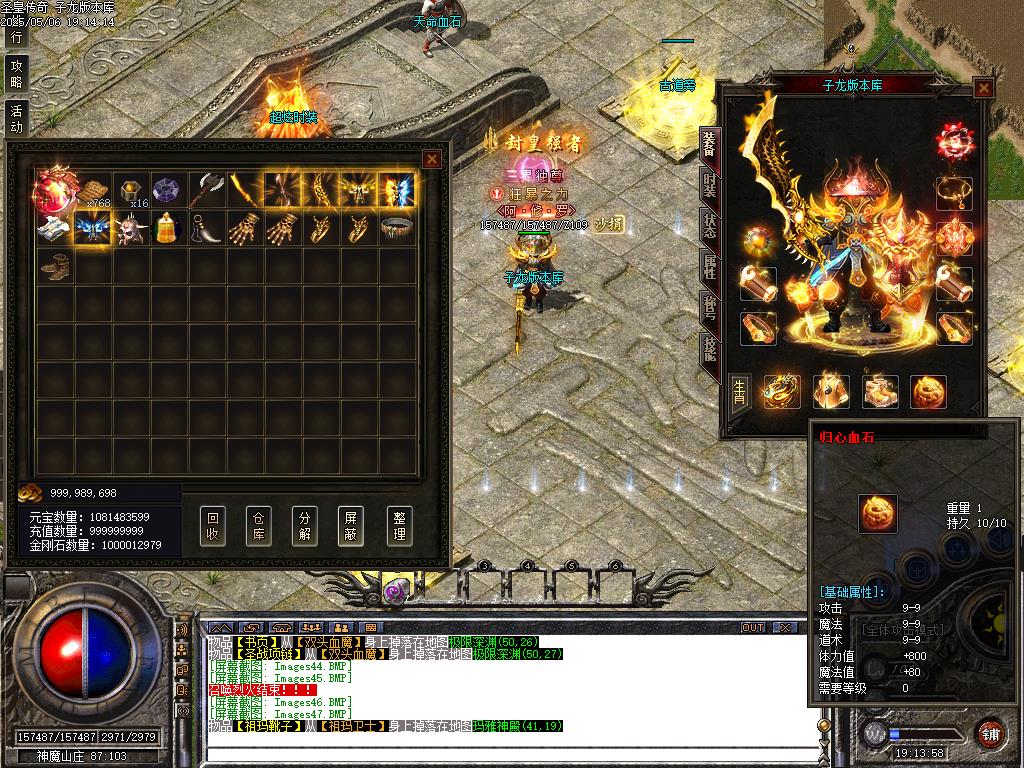Open the 仓库 warehouse

(259, 525)
